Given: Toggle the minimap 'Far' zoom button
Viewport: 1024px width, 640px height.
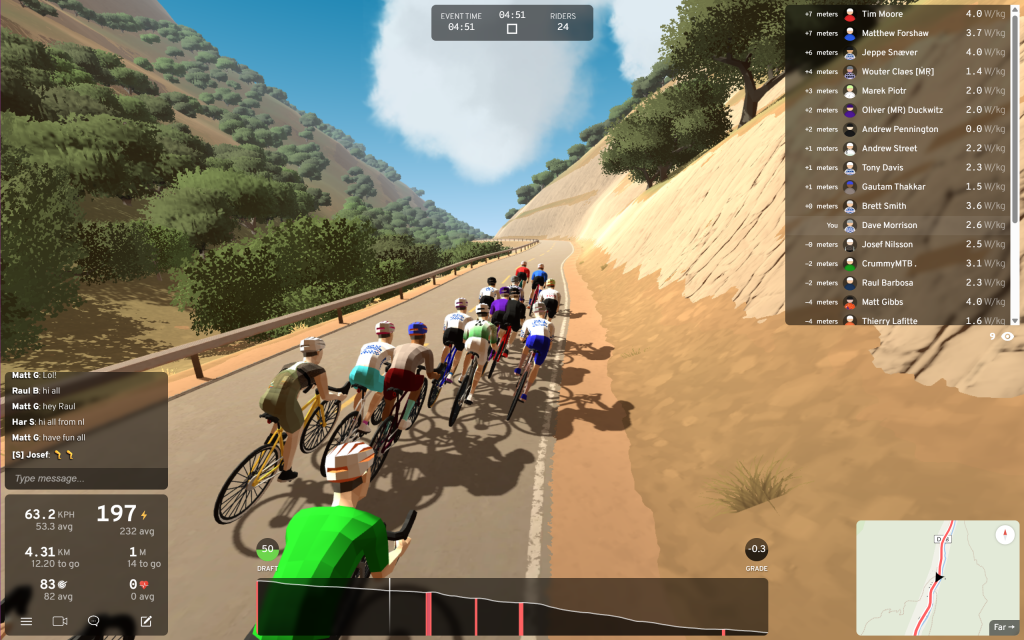Looking at the screenshot, I should coord(1001,627).
